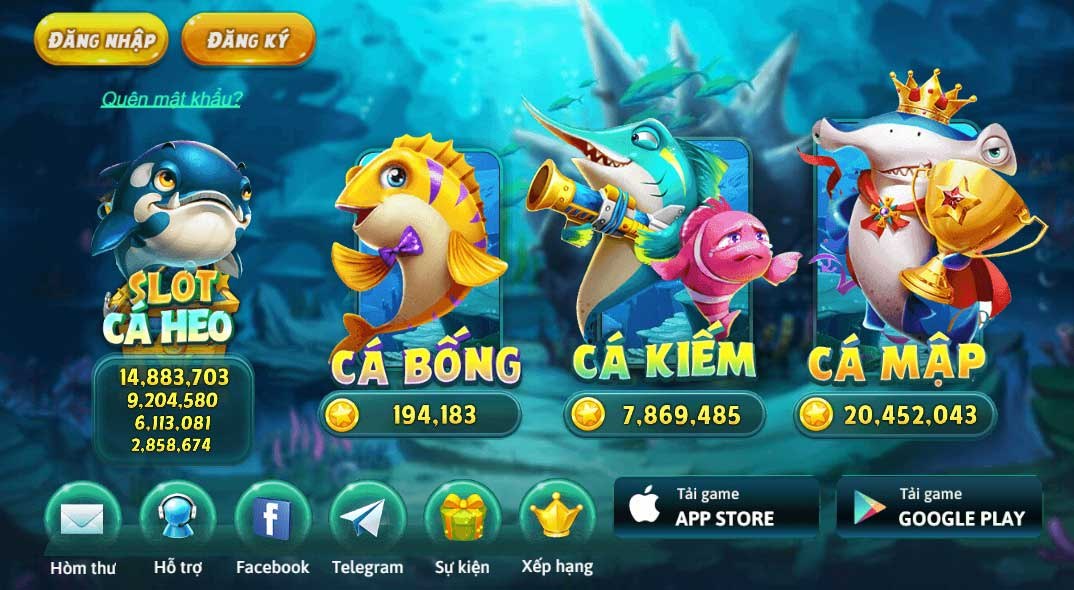View the Xếp hạng crown rankings
1074x590 pixels.
(x=557, y=517)
